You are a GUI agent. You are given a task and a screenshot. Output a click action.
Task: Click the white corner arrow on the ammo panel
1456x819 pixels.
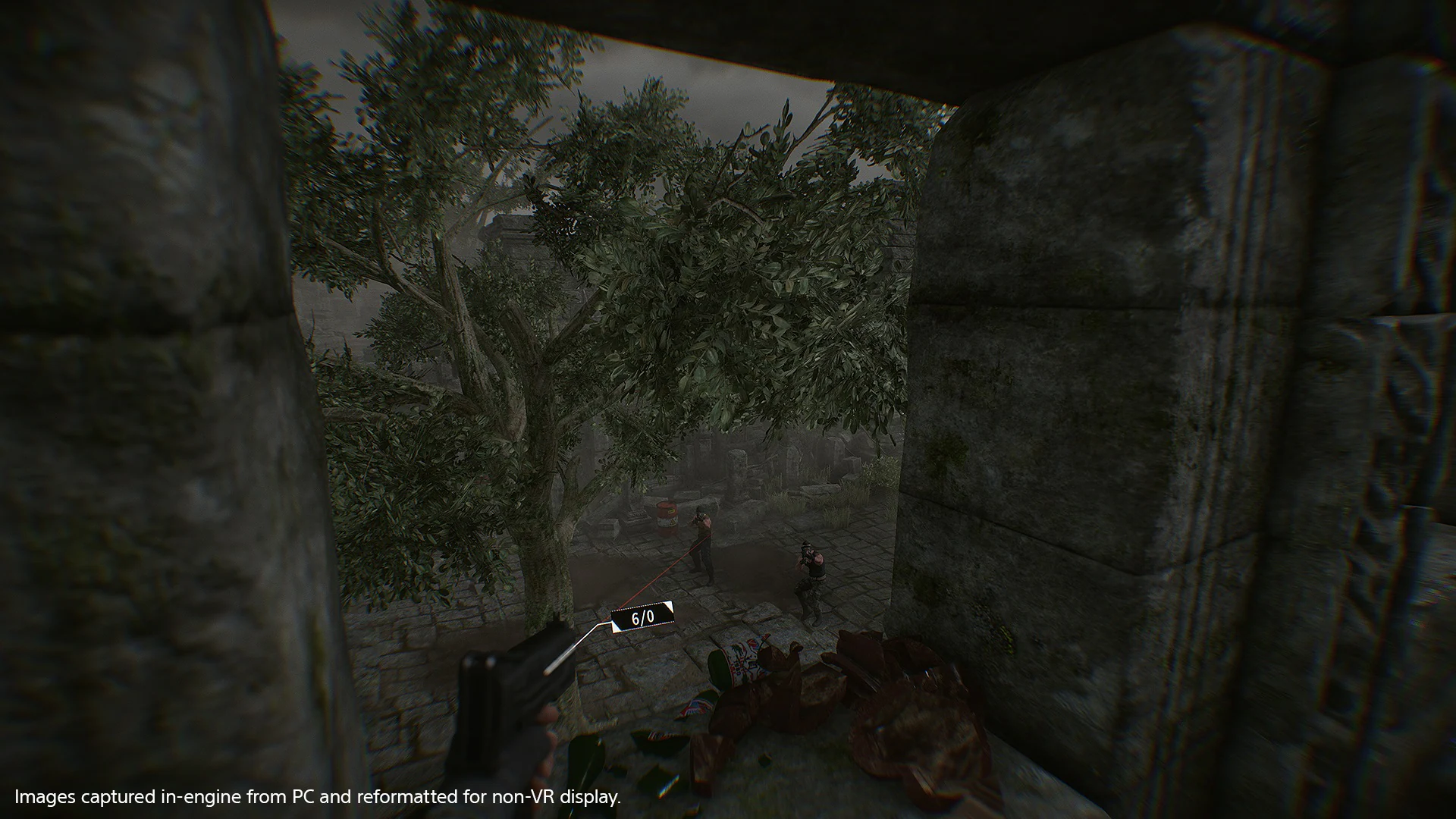(669, 607)
